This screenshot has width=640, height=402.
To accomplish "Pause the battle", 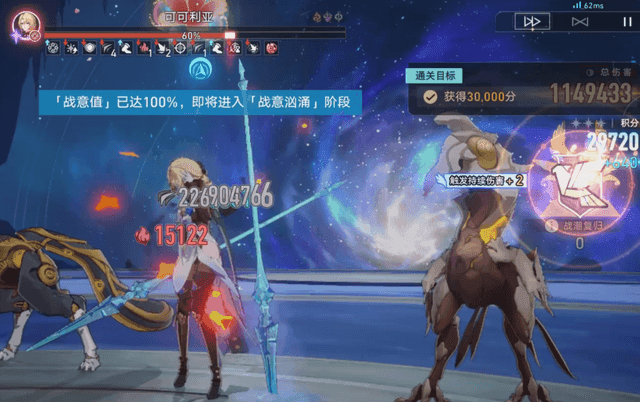I will pyautogui.click(x=625, y=21).
